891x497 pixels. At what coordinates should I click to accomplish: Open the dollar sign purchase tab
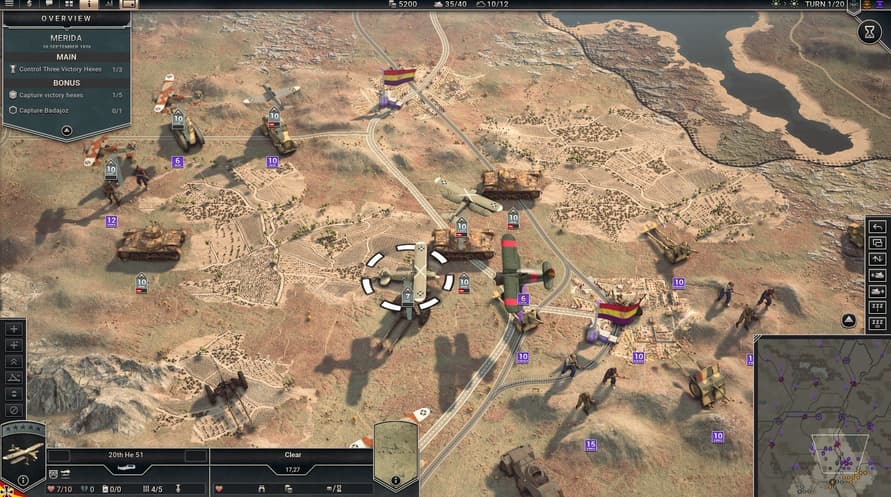[29, 5]
